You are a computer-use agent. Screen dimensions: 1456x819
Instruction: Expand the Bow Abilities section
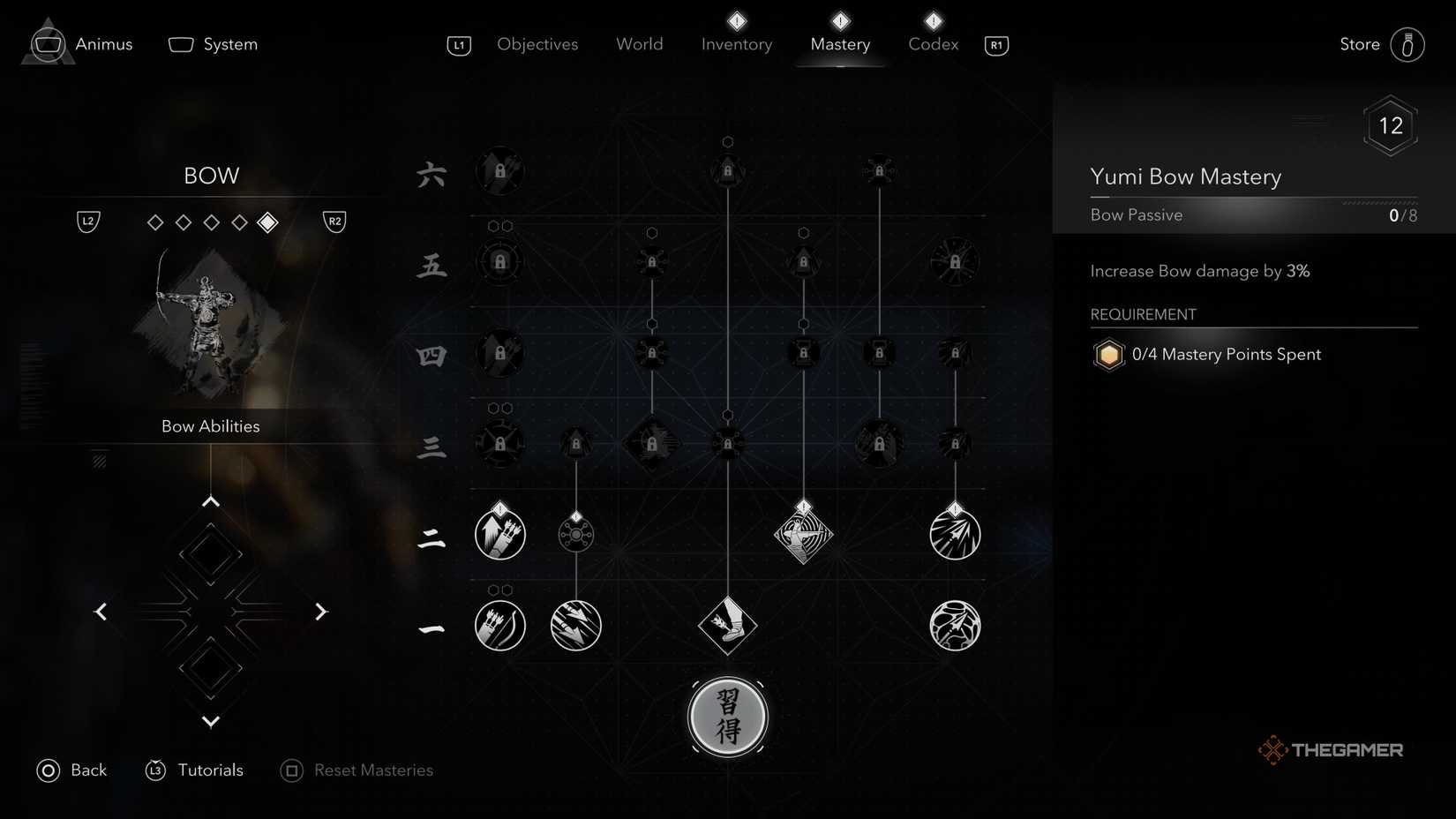pos(210,425)
